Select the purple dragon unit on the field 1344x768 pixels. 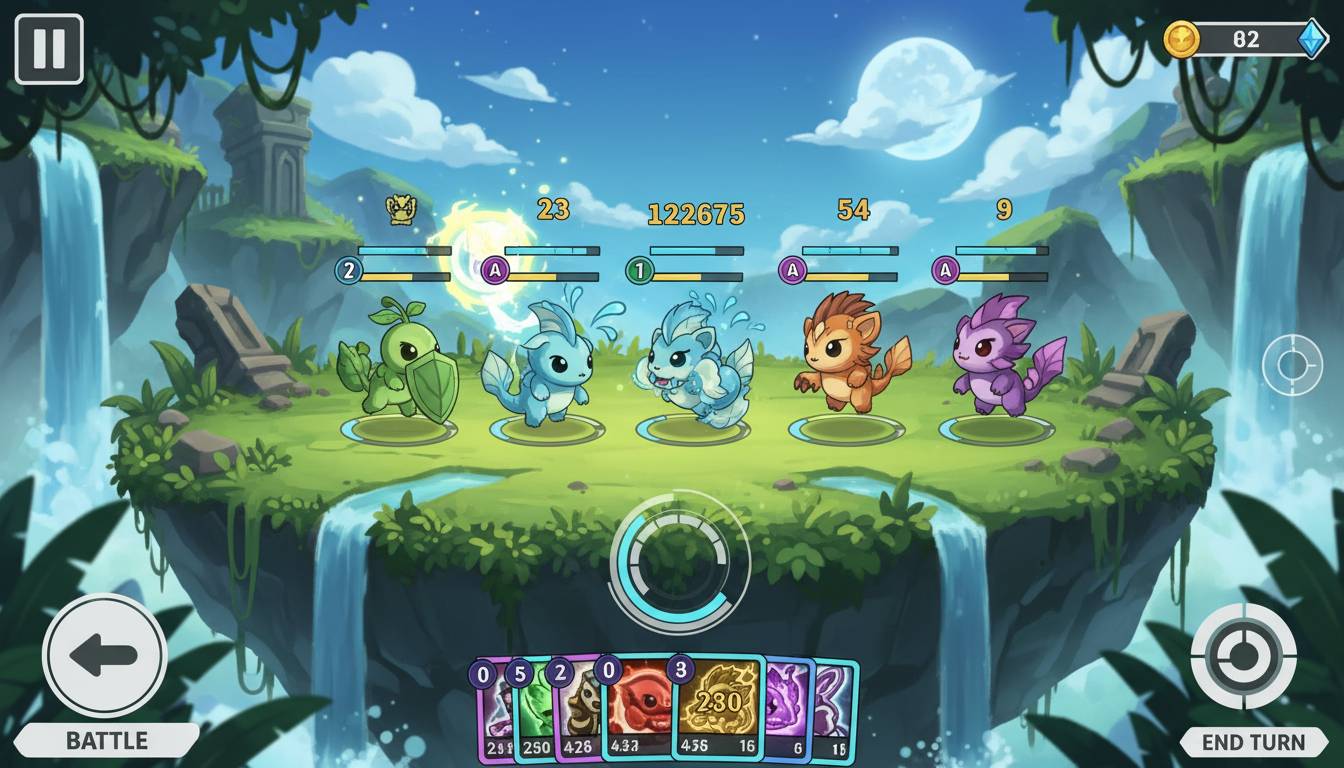[x=1000, y=358]
